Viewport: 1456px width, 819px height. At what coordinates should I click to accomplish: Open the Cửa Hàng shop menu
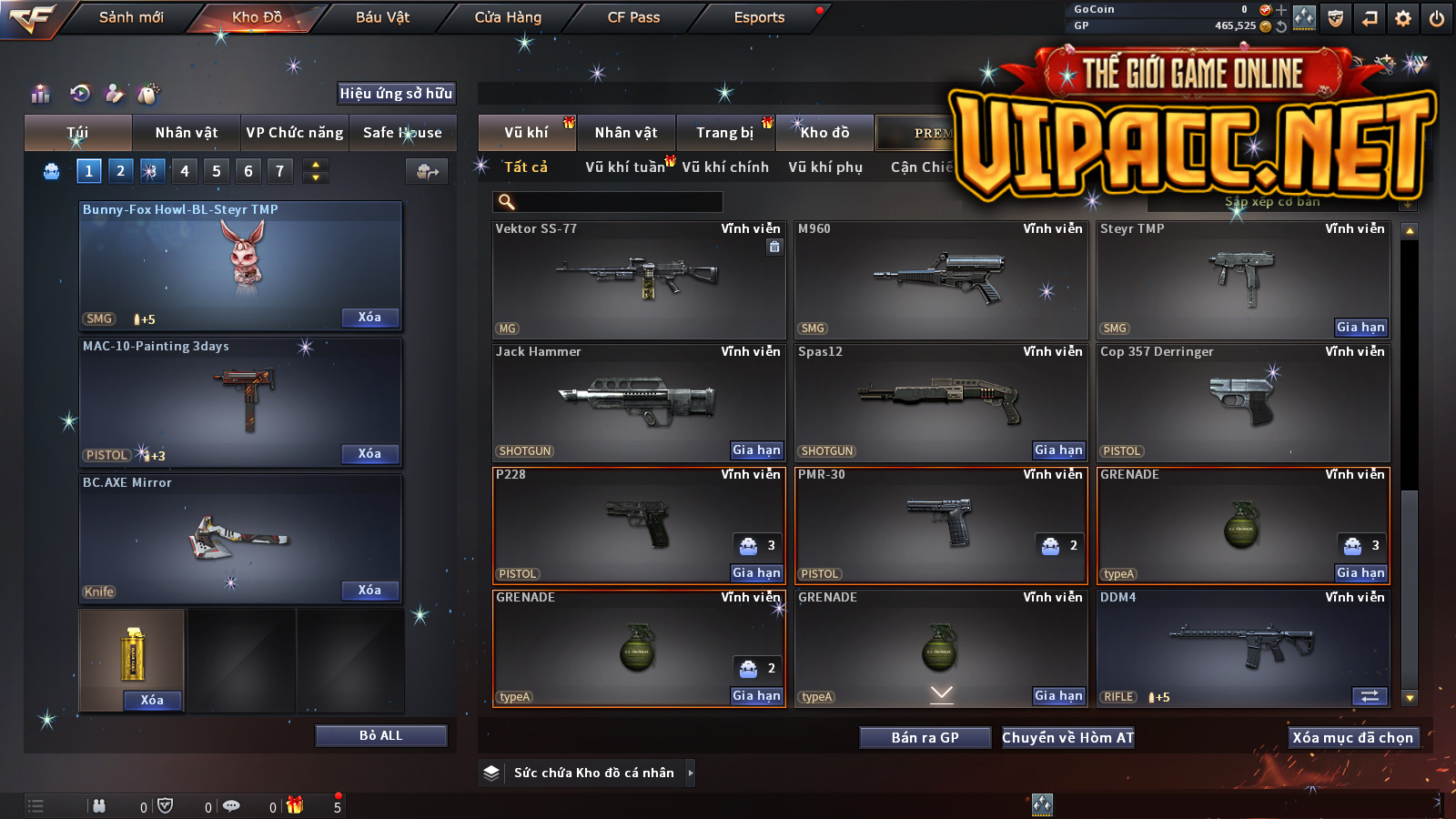(508, 17)
